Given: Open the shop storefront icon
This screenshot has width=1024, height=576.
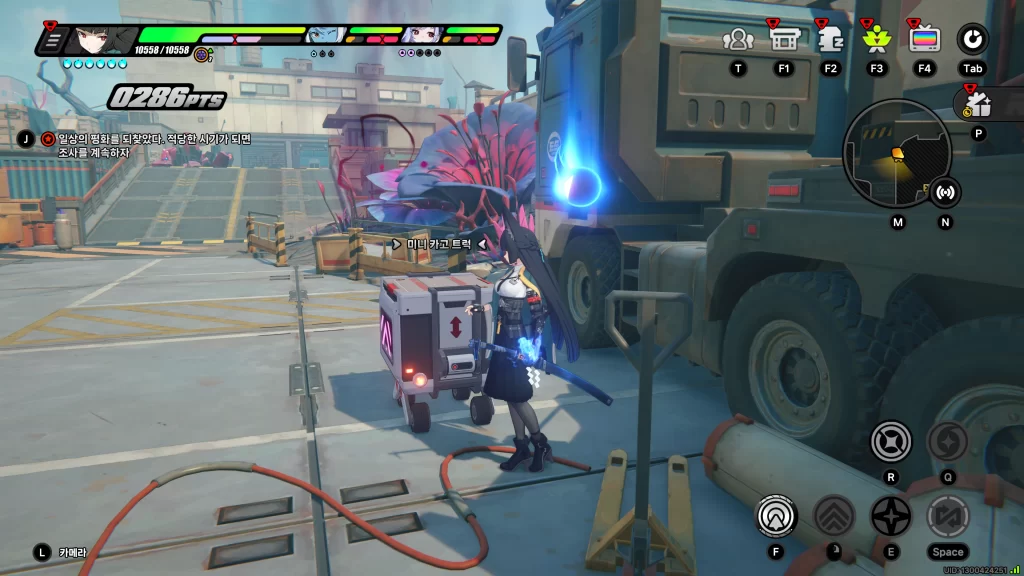Looking at the screenshot, I should pyautogui.click(x=783, y=40).
